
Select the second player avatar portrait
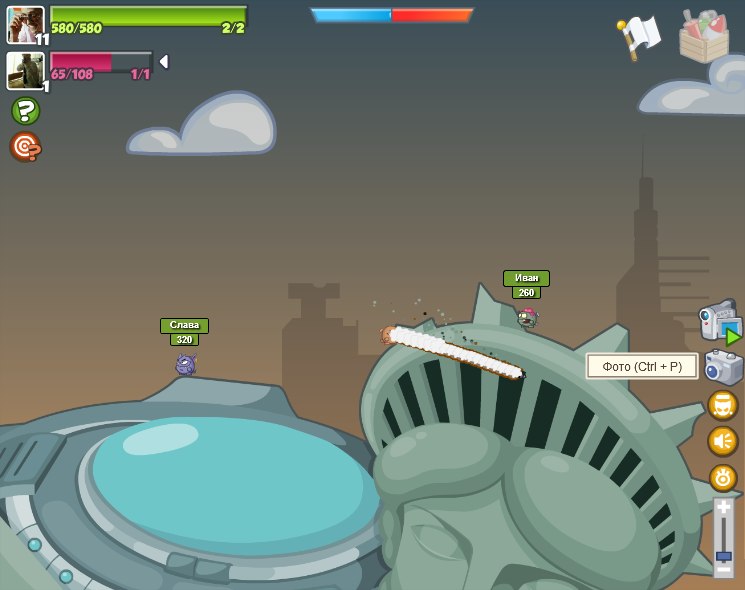click(25, 70)
